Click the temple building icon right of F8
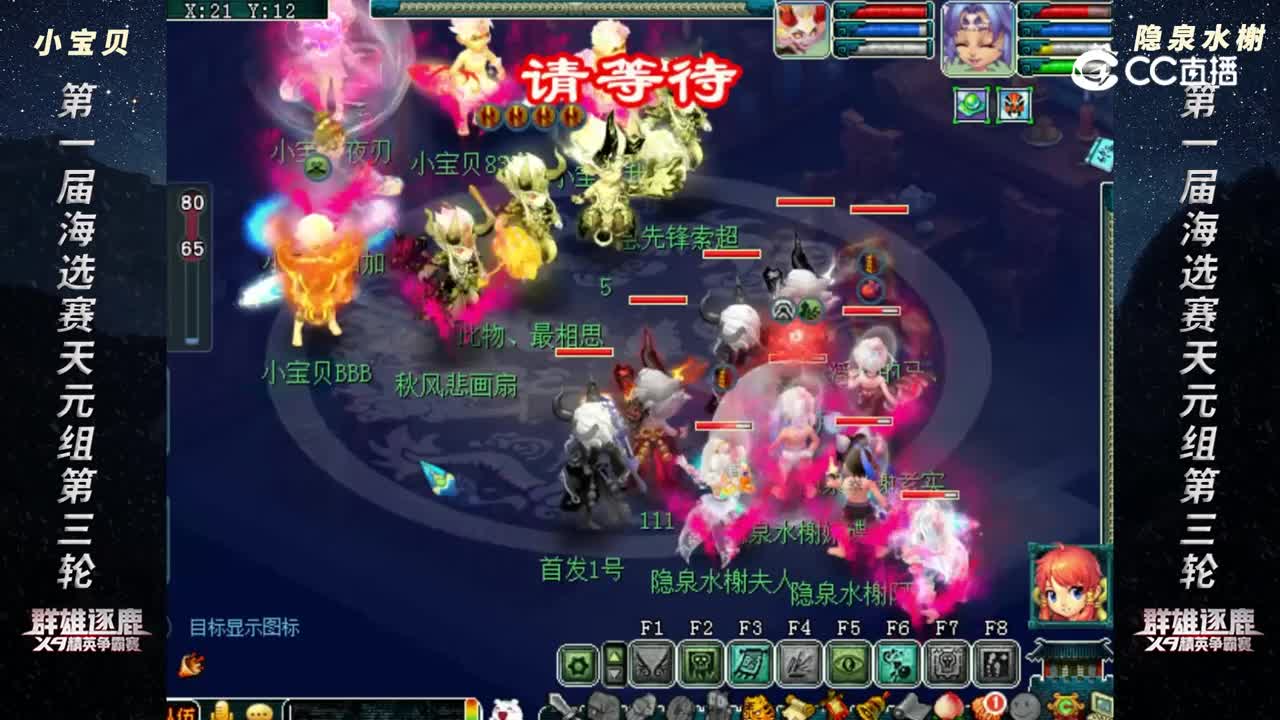The width and height of the screenshot is (1280, 720). pos(1066,664)
